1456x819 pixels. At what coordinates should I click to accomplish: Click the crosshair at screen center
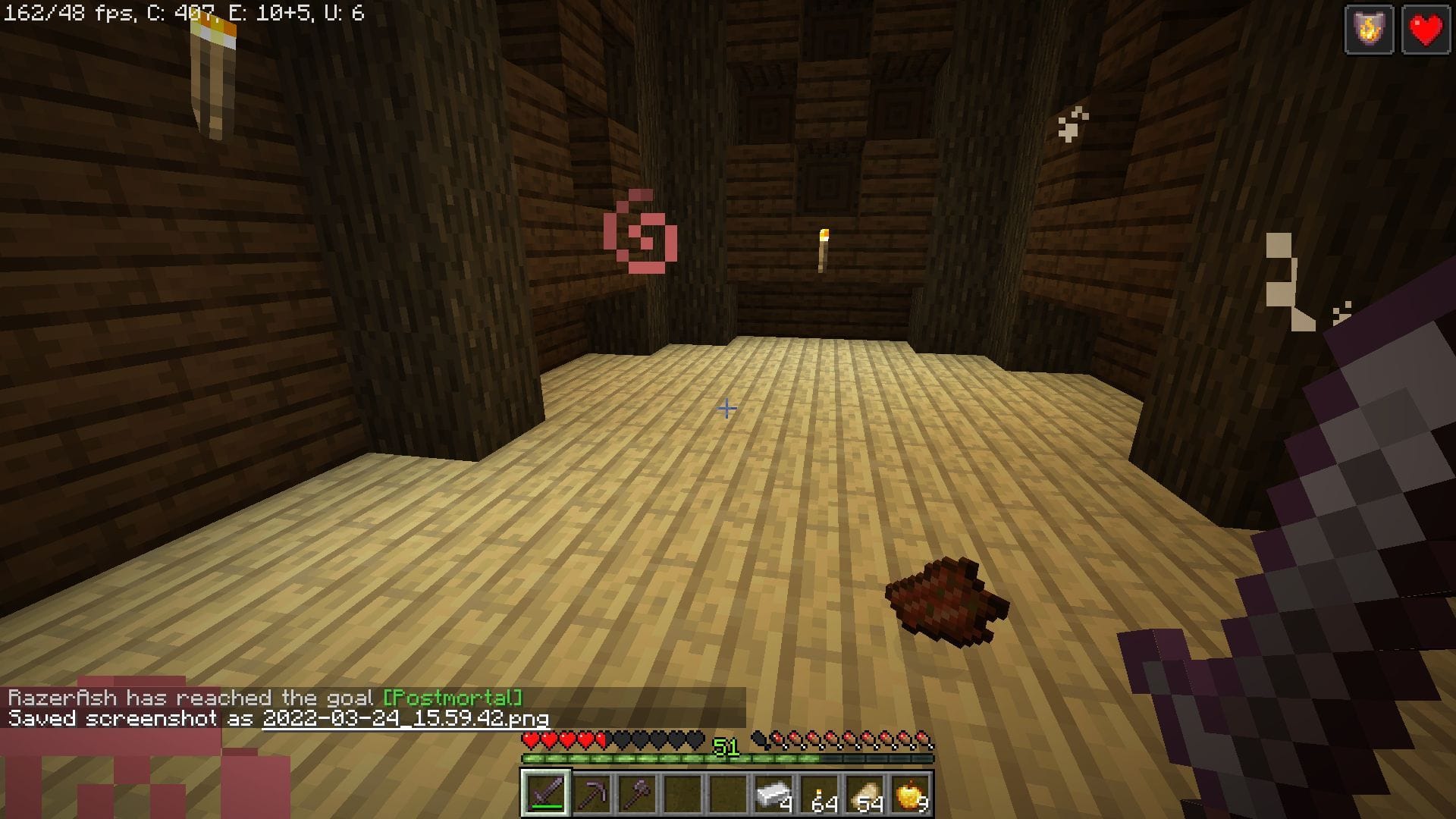(727, 409)
